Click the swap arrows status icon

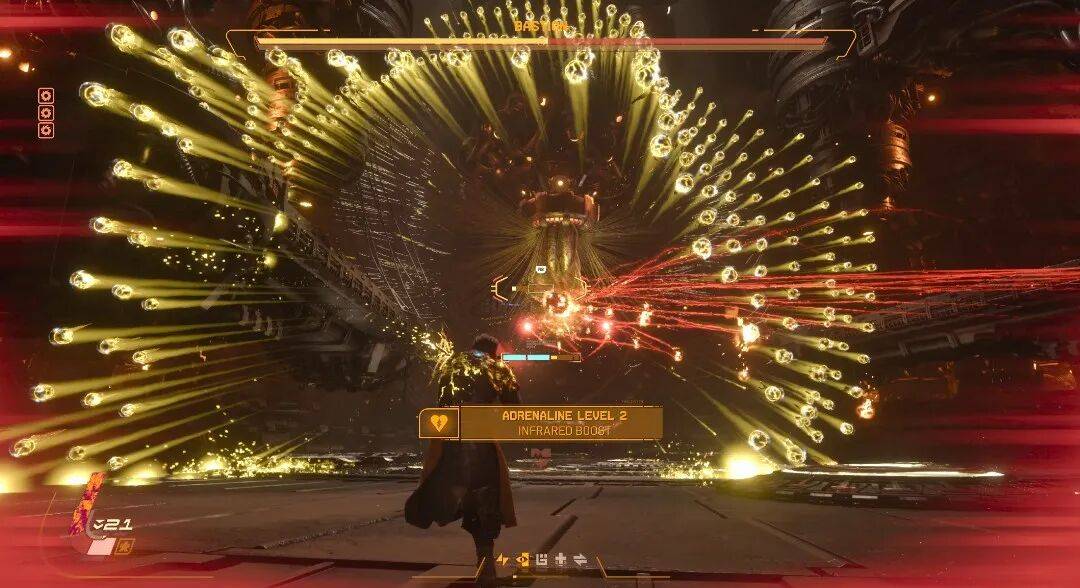click(x=578, y=560)
